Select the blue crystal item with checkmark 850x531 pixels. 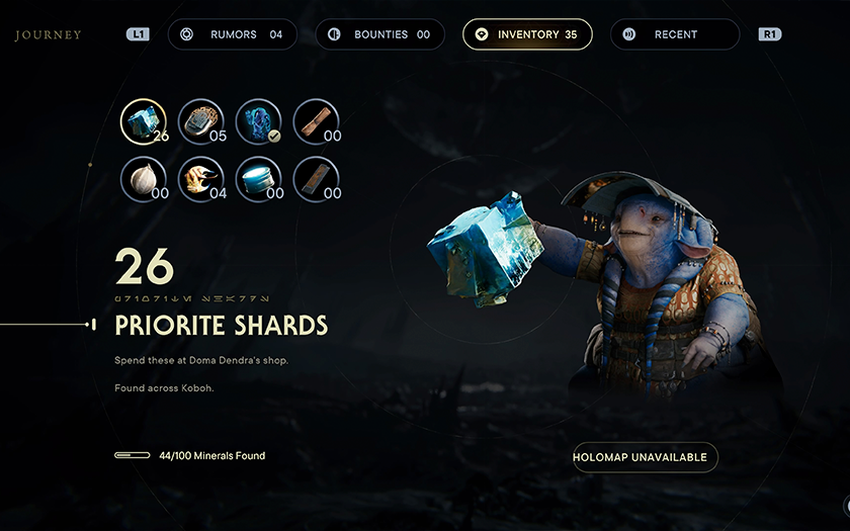[258, 122]
